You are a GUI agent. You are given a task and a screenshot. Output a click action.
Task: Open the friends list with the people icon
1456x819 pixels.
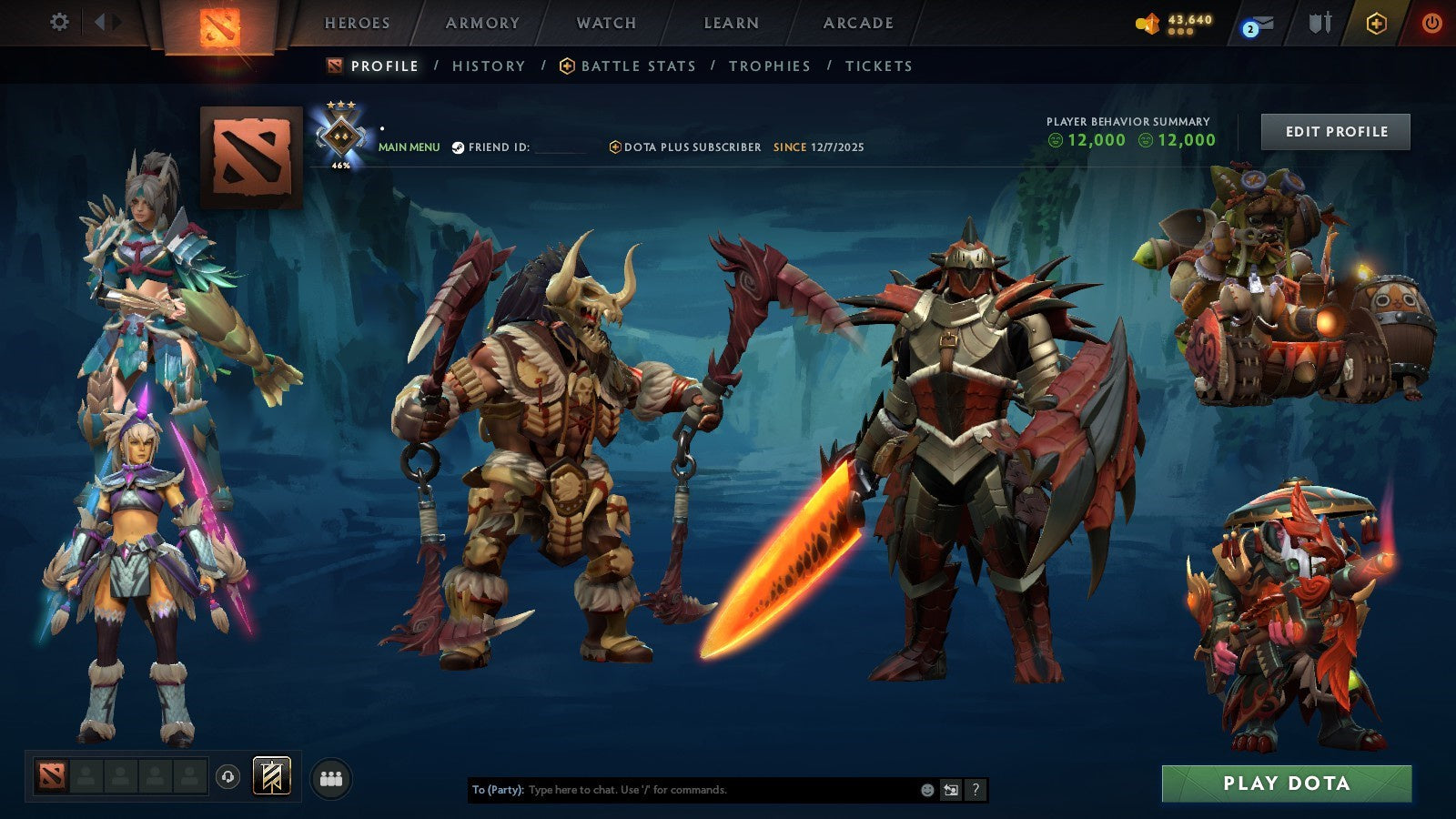coord(329,777)
